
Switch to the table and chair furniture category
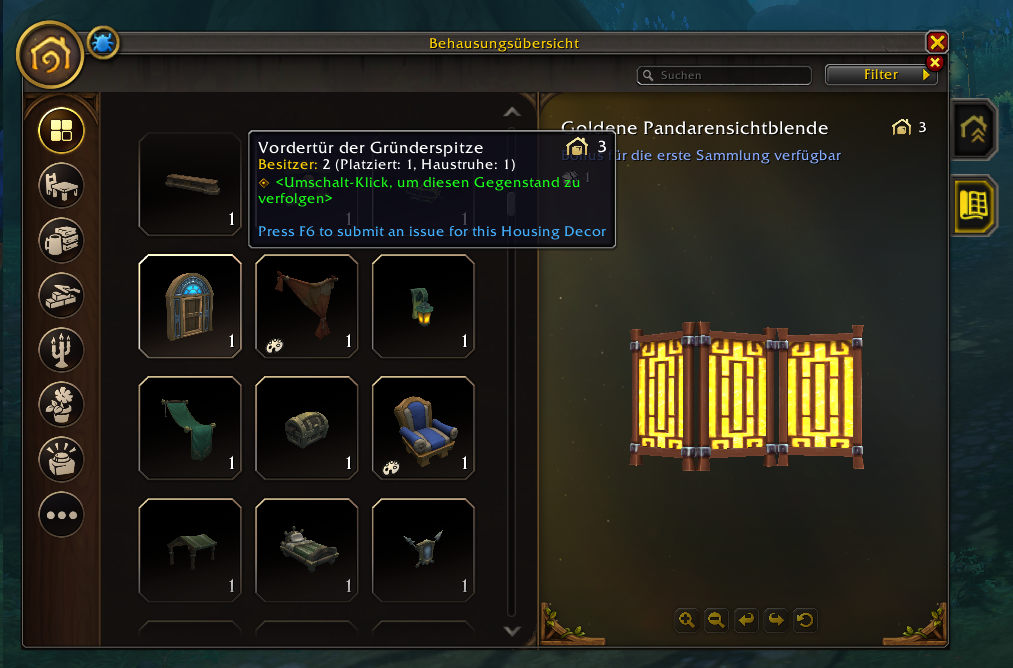[61, 185]
